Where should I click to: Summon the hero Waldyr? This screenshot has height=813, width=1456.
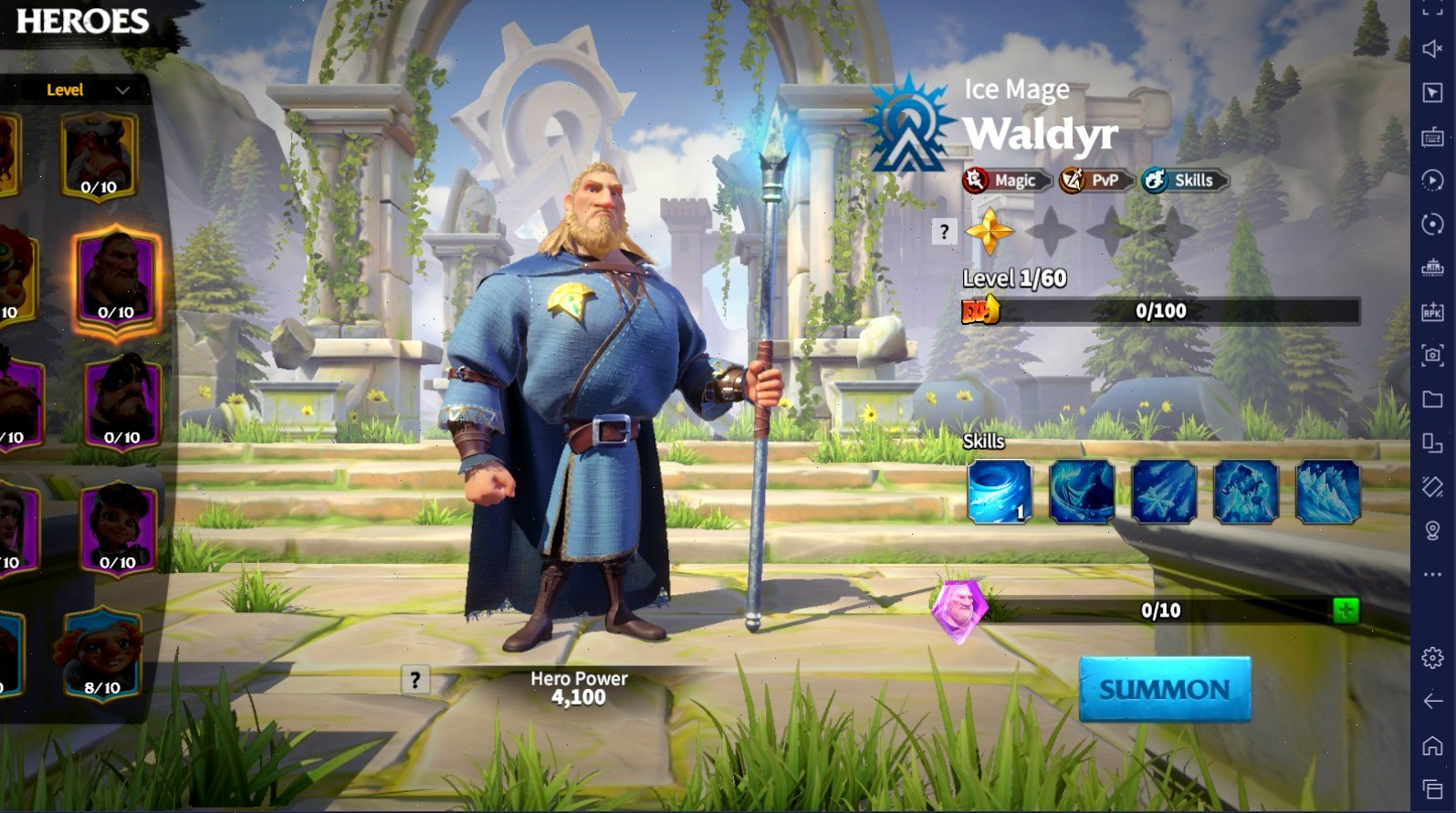(1165, 689)
